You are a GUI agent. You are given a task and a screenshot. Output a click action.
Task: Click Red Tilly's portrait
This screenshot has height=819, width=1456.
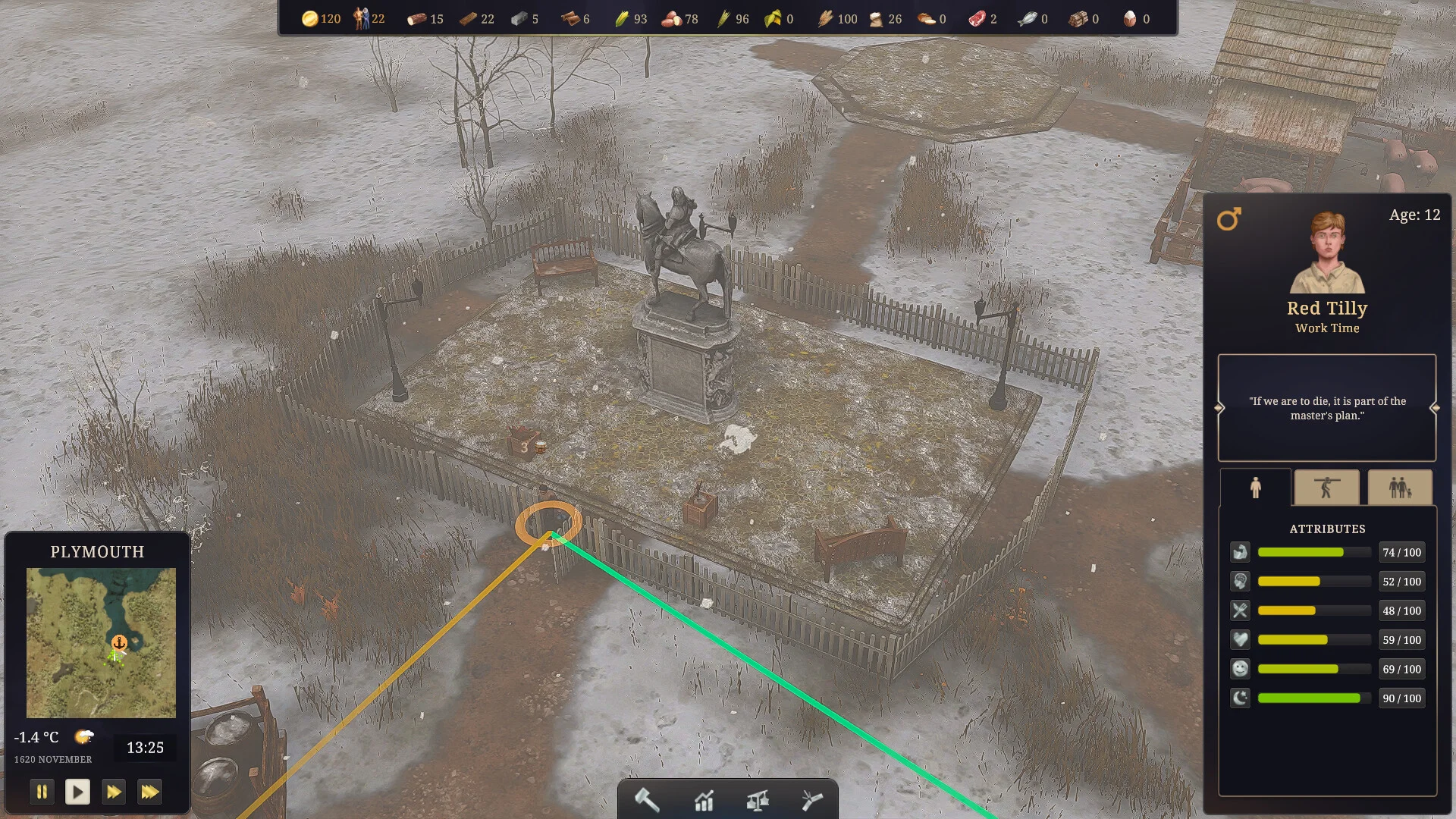(x=1327, y=253)
